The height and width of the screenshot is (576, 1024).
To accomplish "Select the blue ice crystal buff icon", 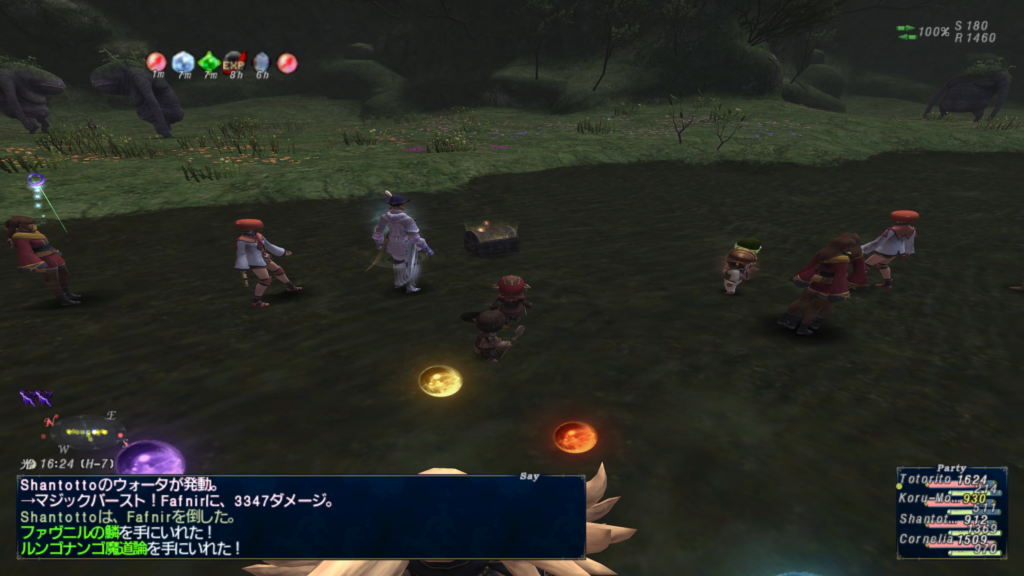I will coord(183,62).
